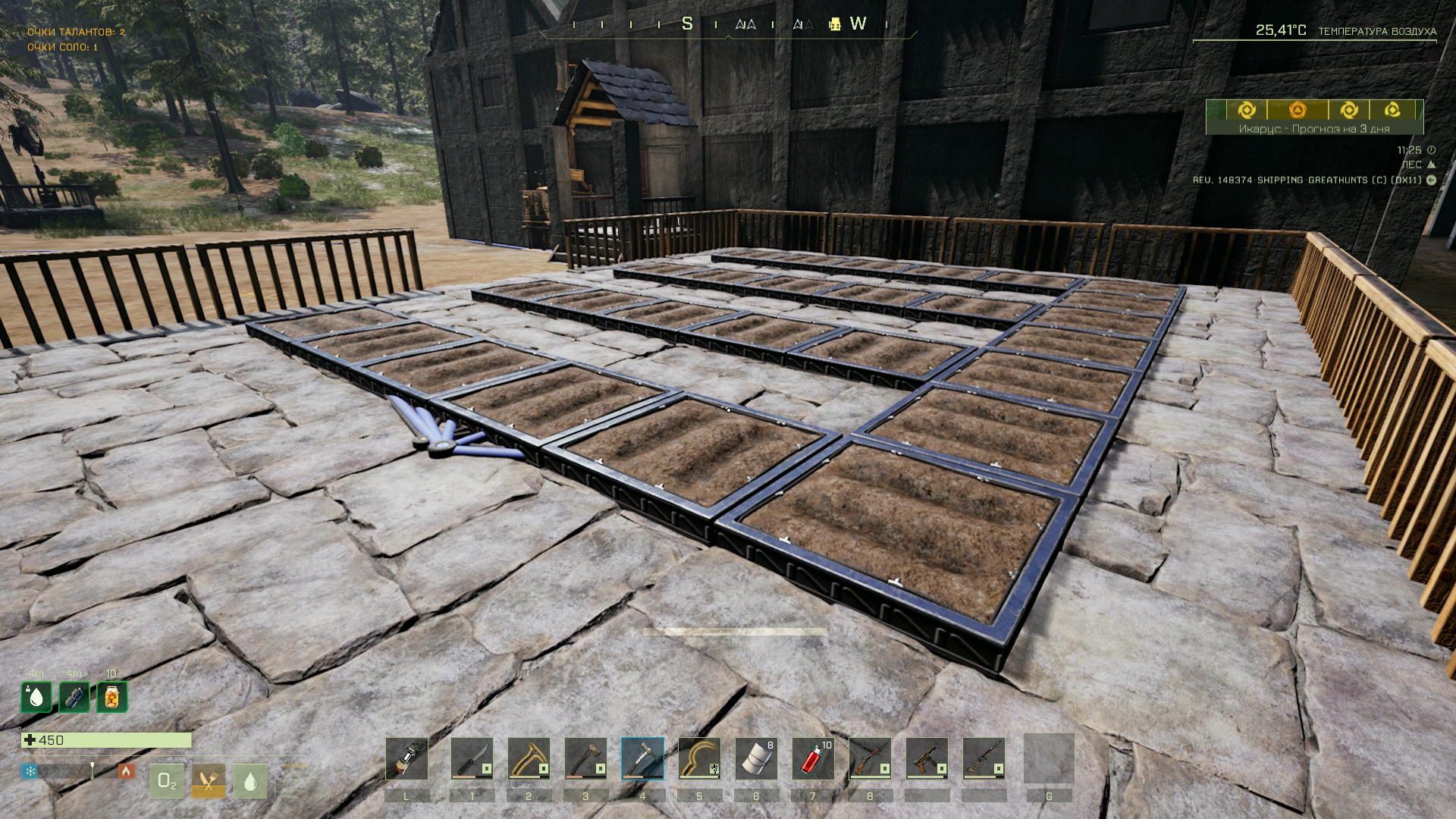Open the food hunger status icon
The width and height of the screenshot is (1456, 819).
coord(208,781)
